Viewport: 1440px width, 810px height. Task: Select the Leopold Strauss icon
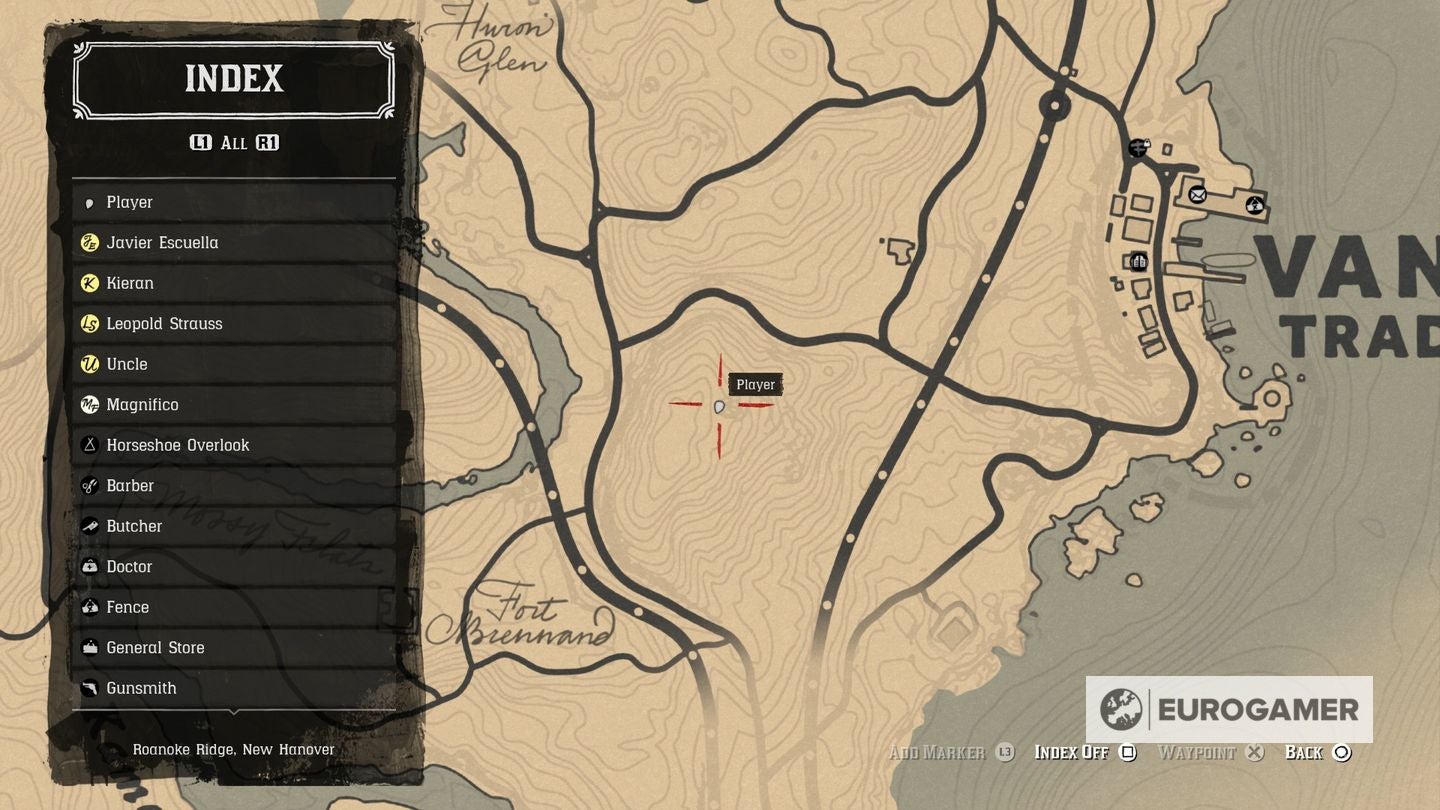point(90,323)
